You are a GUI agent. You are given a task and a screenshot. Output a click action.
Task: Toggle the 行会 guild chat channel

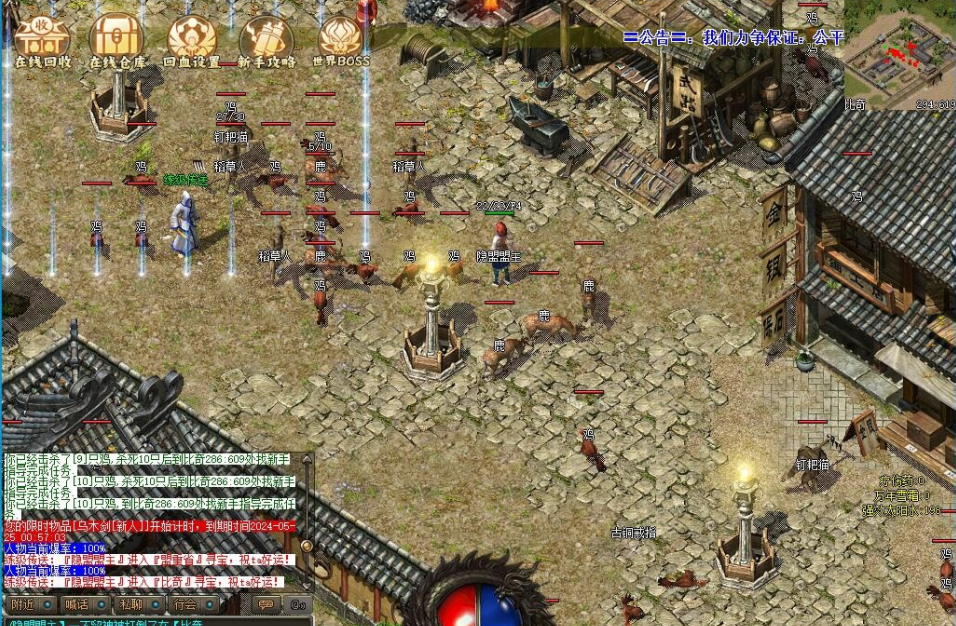(184, 605)
